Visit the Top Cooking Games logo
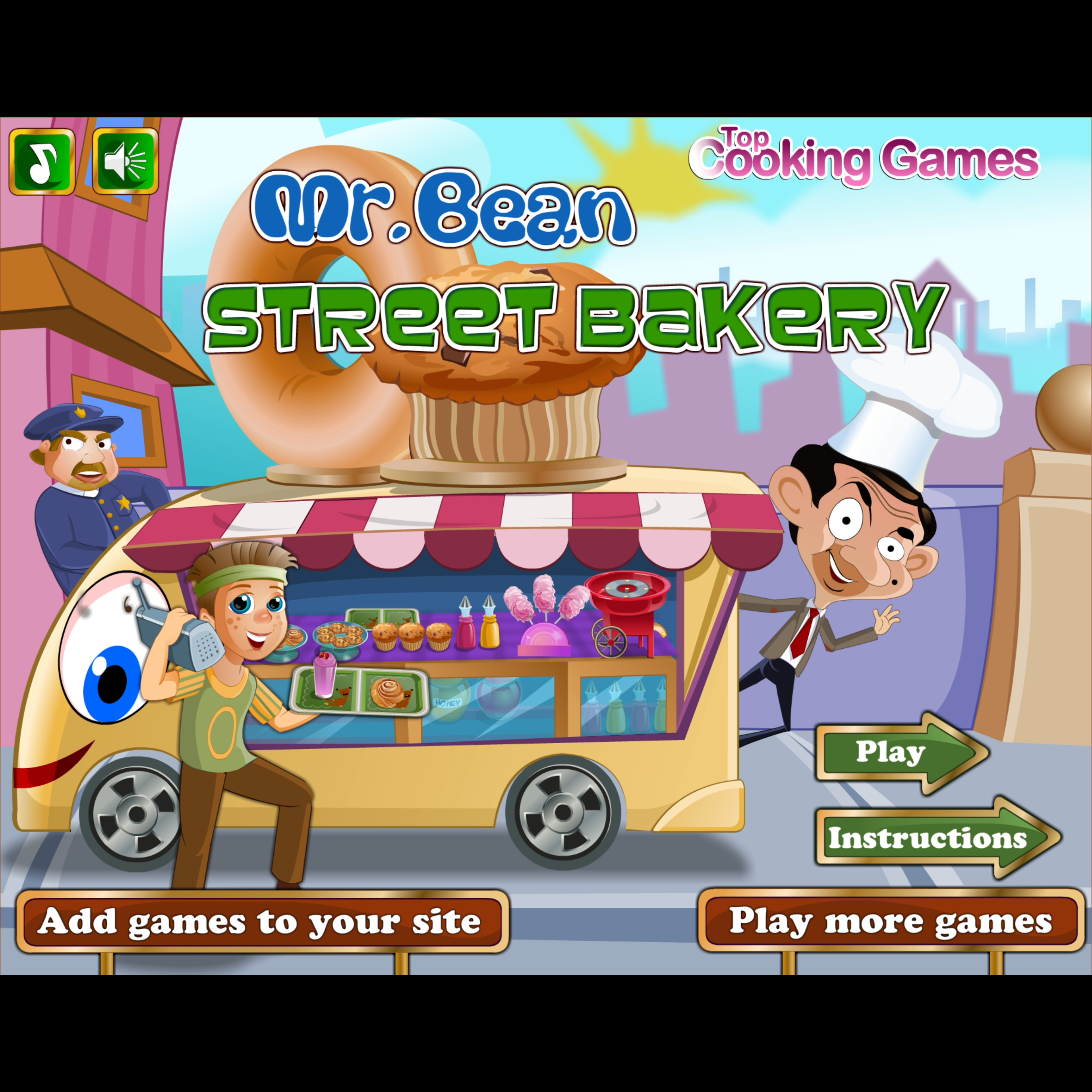This screenshot has width=1092, height=1092. (x=864, y=158)
